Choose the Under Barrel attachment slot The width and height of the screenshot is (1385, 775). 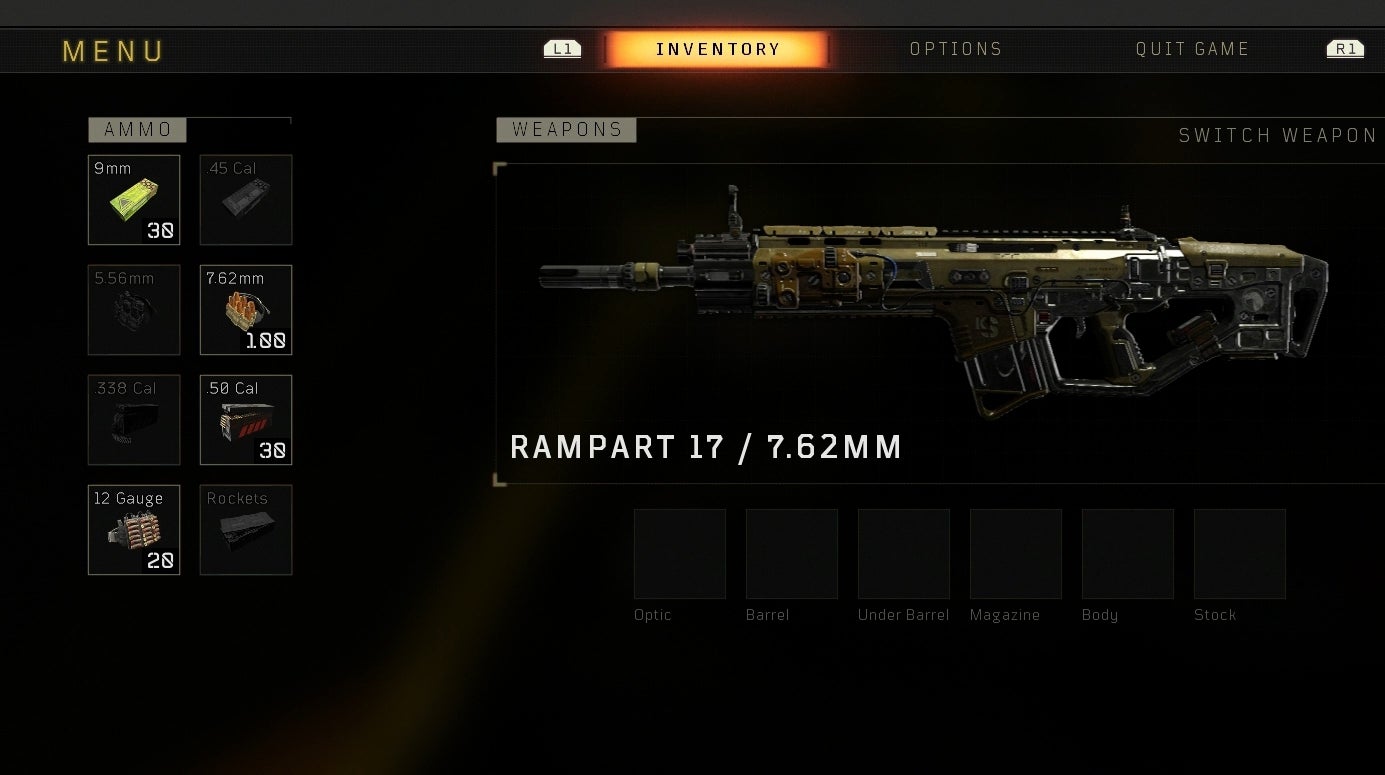(x=904, y=554)
